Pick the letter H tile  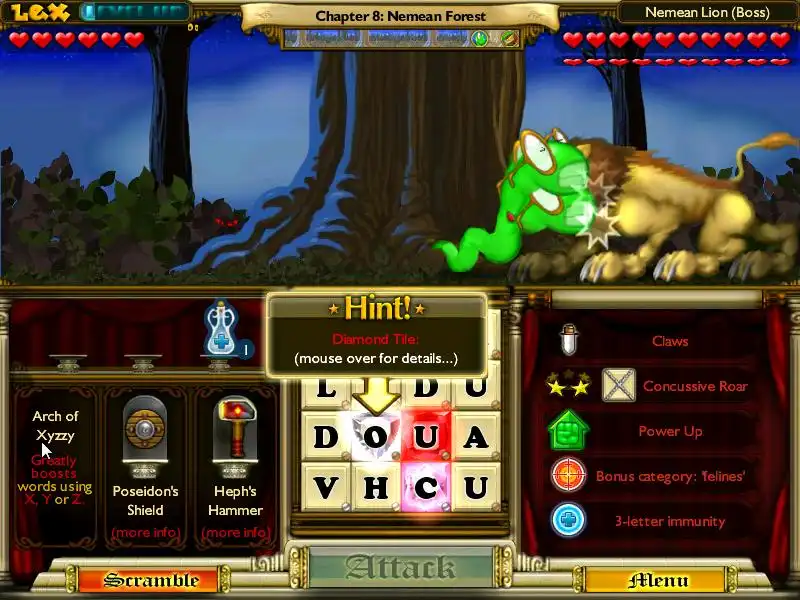[x=376, y=488]
